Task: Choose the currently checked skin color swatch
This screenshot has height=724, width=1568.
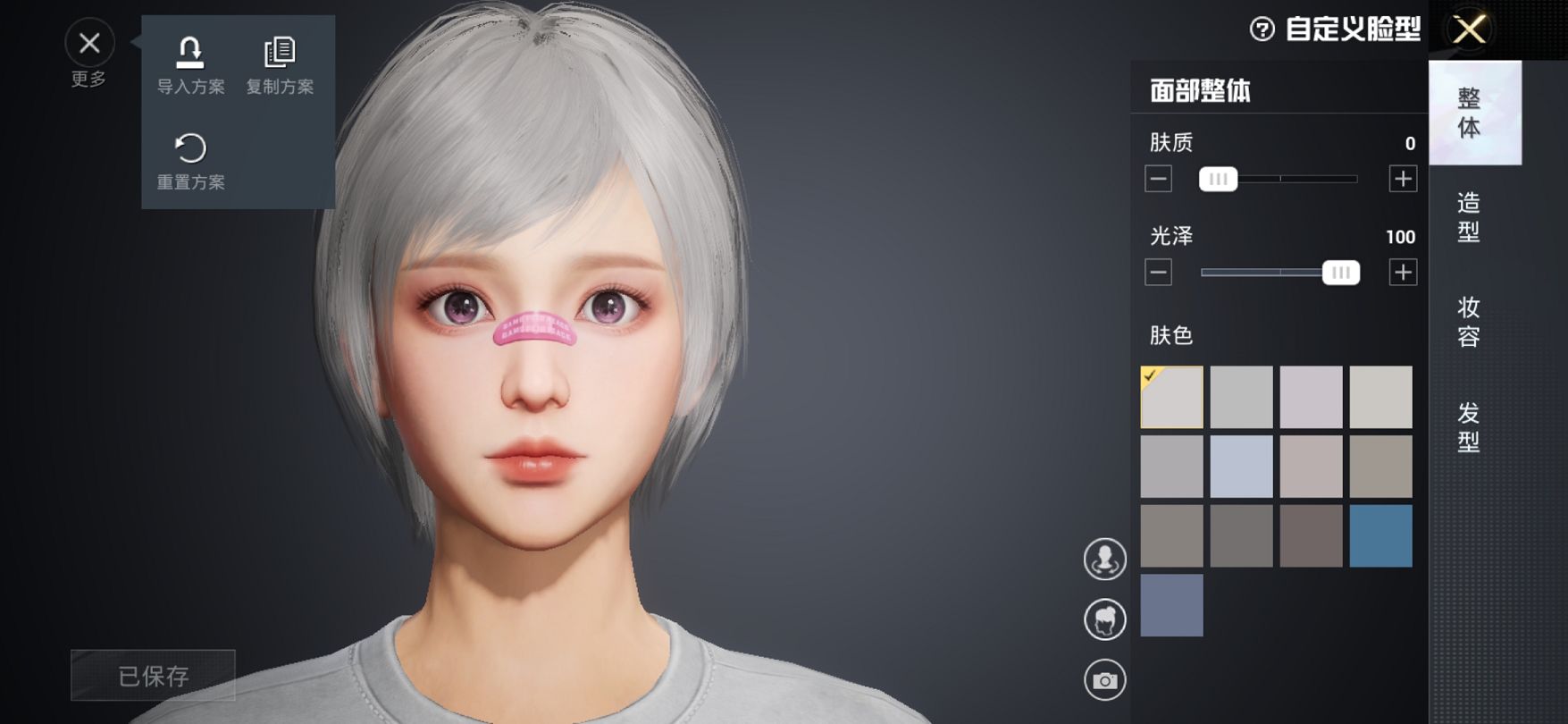Action: (1171, 397)
